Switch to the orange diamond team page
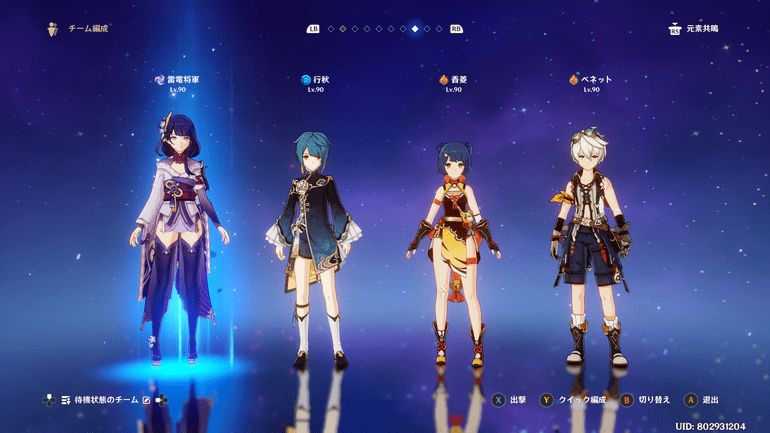 pyautogui.click(x=343, y=29)
